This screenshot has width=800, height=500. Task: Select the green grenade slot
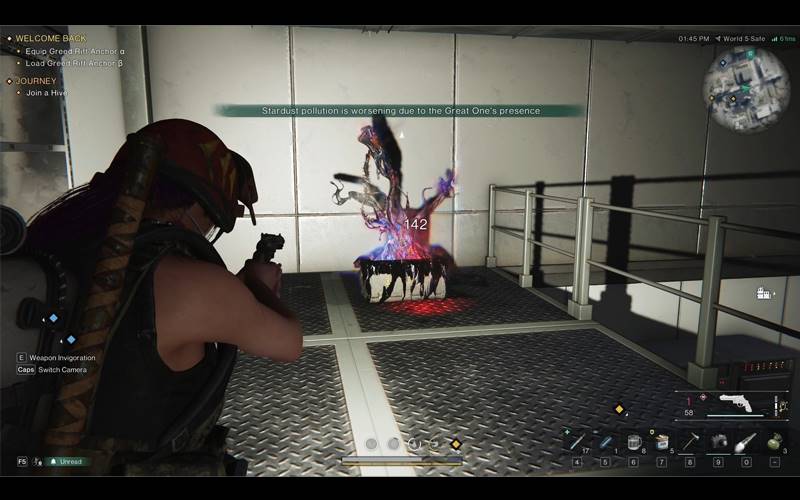point(774,441)
